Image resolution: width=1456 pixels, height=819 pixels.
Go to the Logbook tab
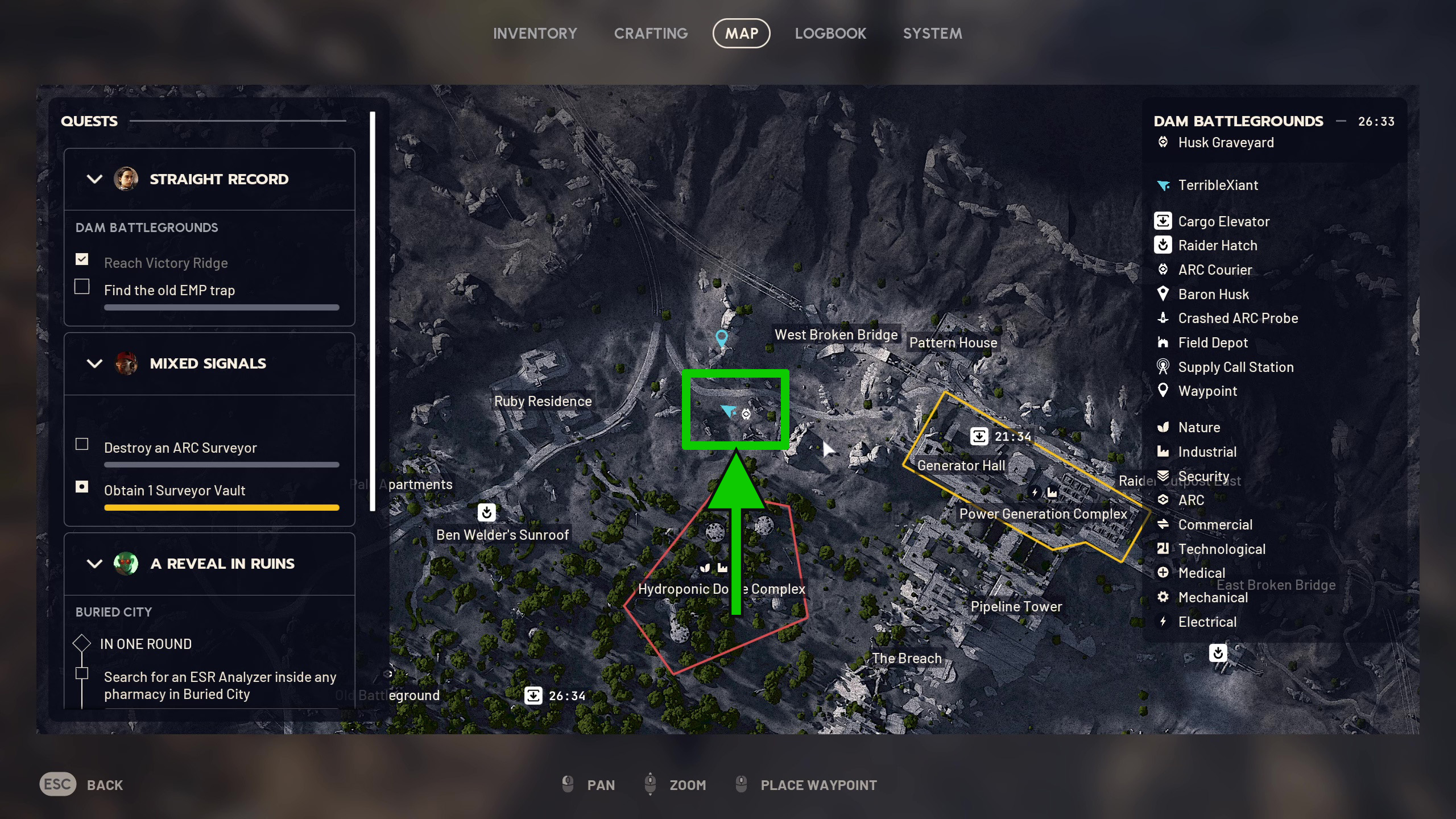coord(830,34)
